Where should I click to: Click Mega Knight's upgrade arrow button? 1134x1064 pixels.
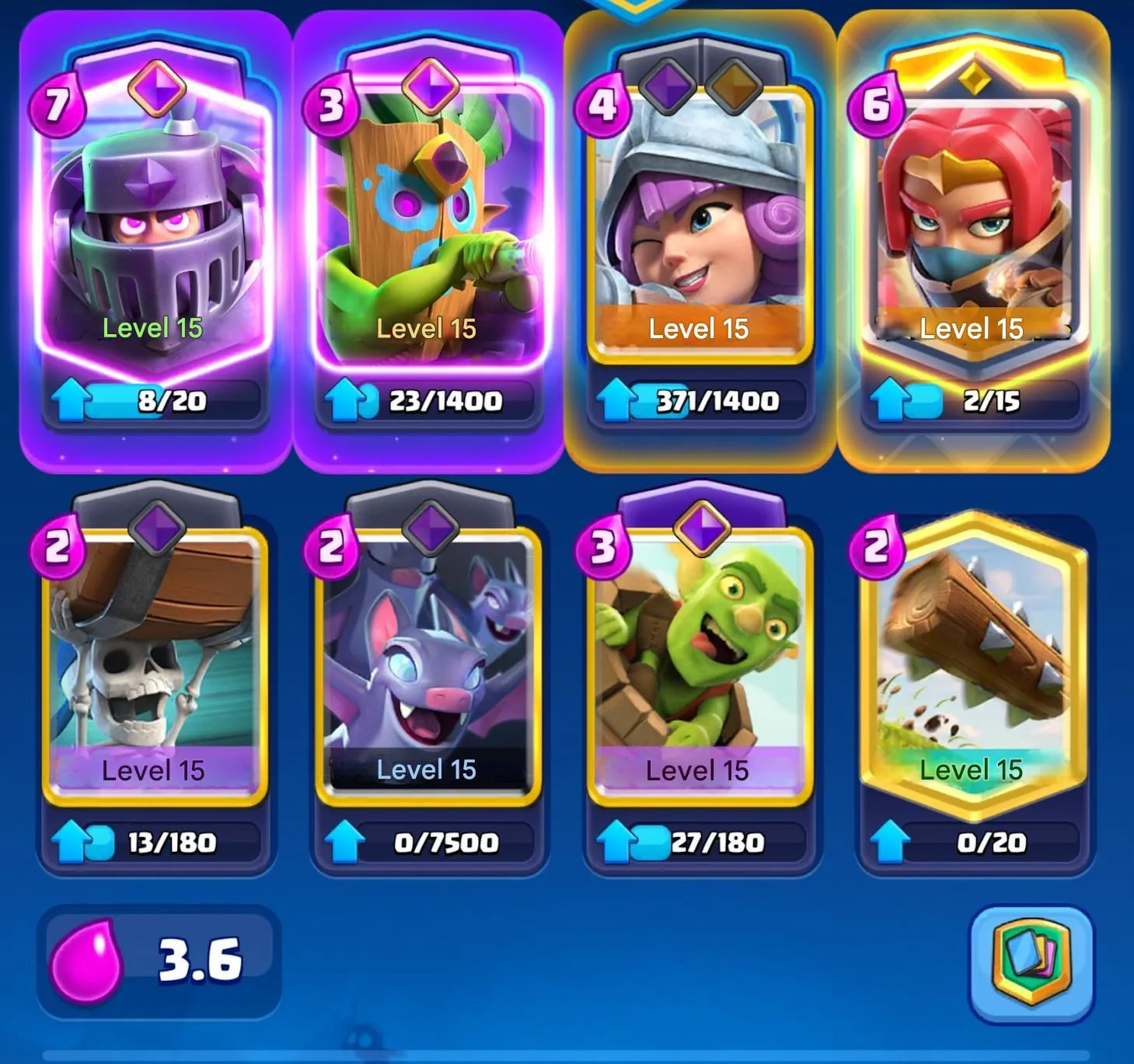pyautogui.click(x=70, y=399)
